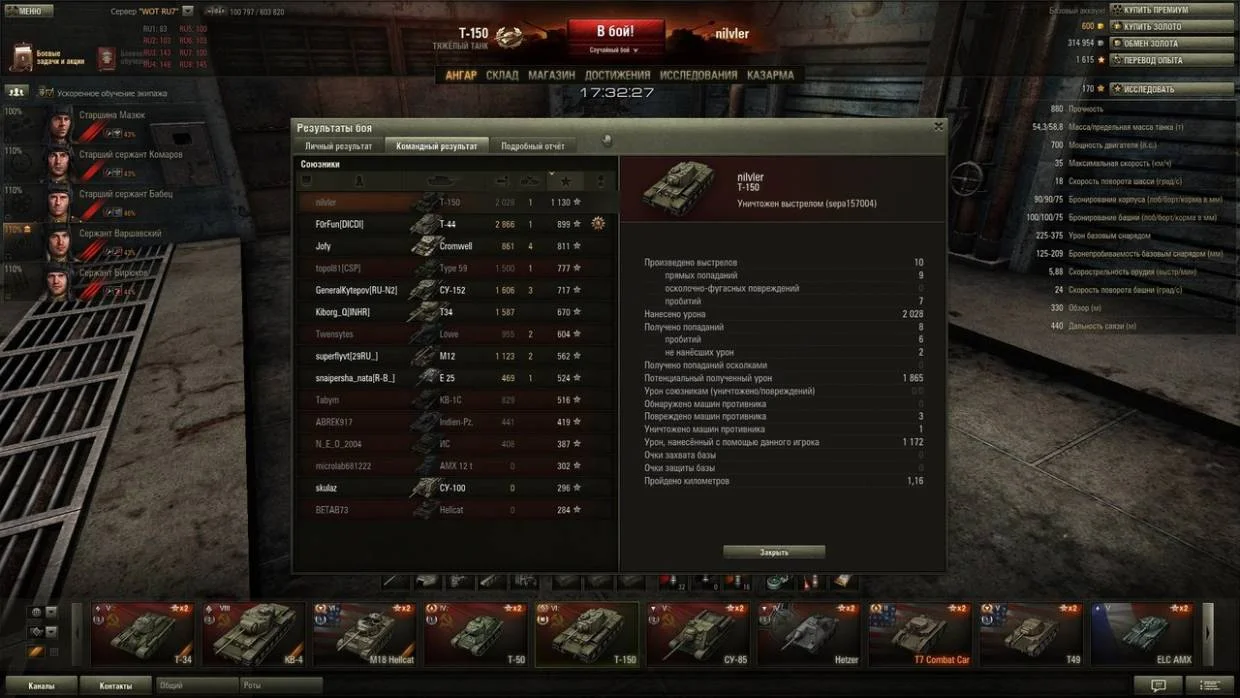Close battle results with Закрыть button

point(774,552)
